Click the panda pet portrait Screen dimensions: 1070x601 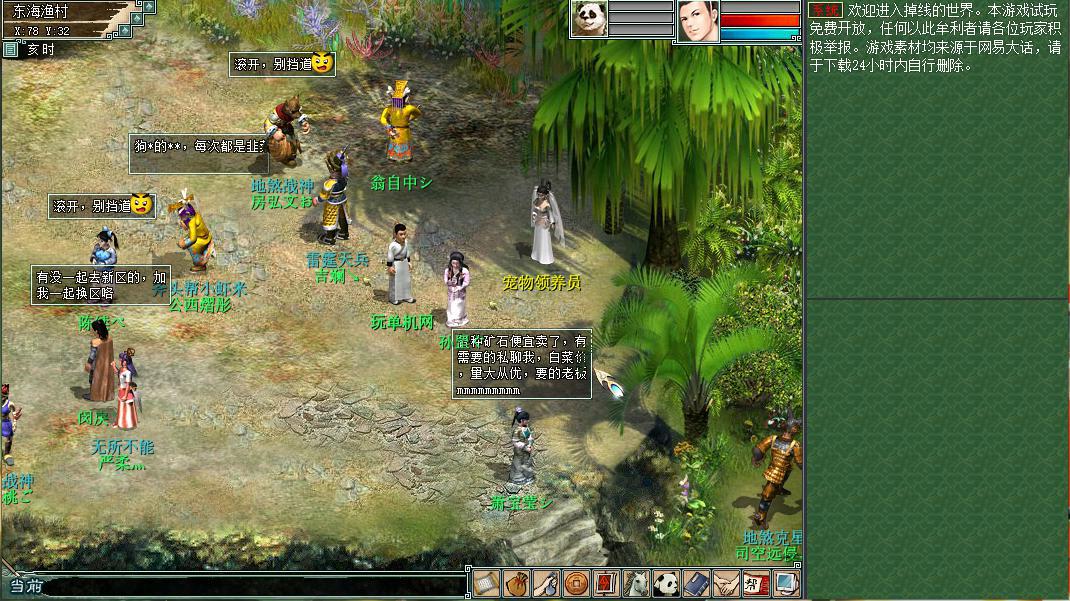pos(589,19)
